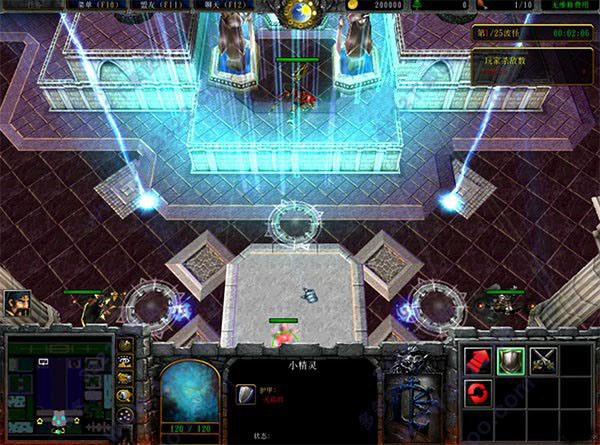Activate the red circular arrows command
The height and width of the screenshot is (445, 600).
pyautogui.click(x=479, y=390)
